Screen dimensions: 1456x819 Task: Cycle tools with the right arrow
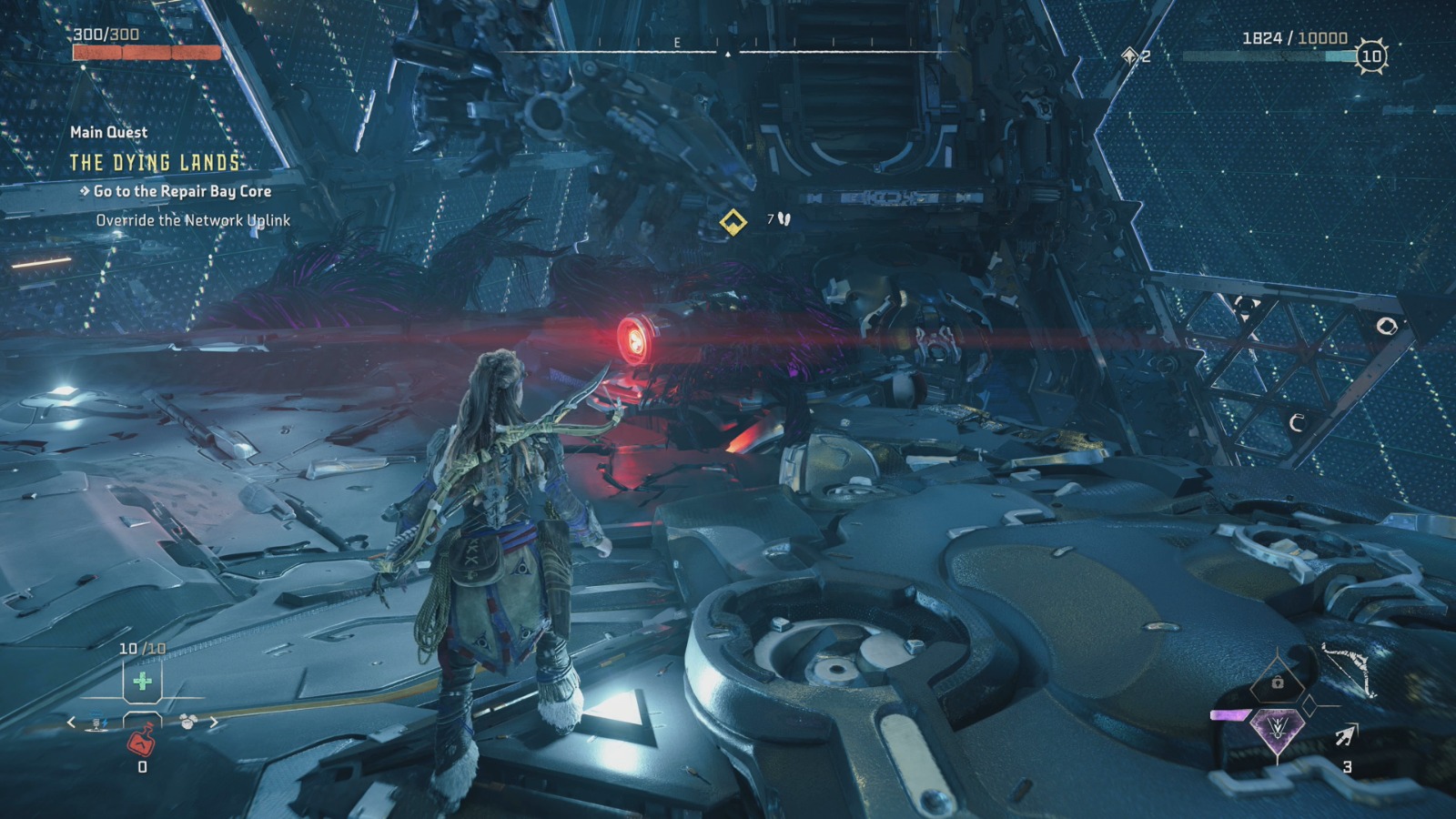coord(214,723)
